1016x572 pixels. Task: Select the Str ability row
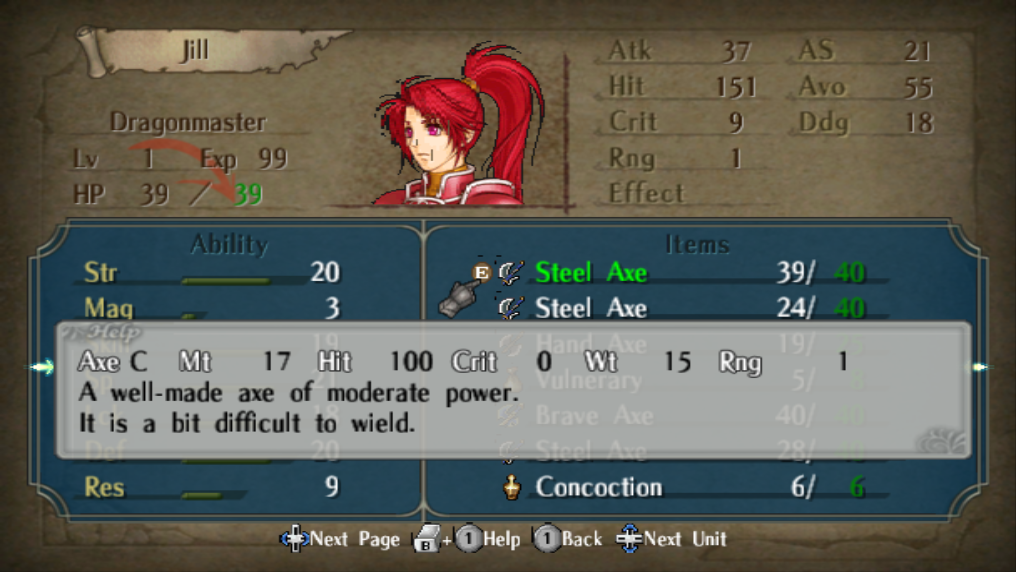point(212,272)
